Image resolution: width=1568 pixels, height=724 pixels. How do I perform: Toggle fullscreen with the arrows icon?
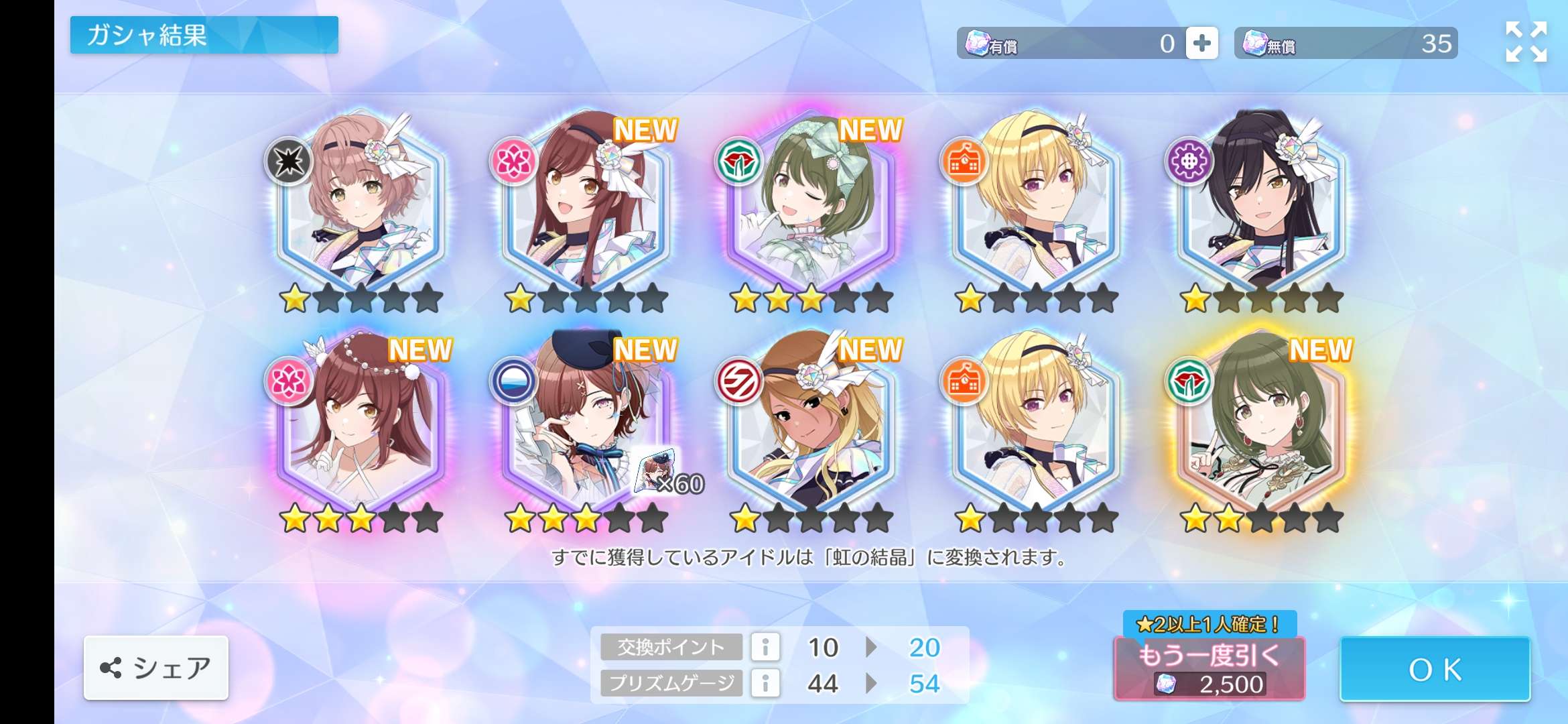[x=1526, y=42]
